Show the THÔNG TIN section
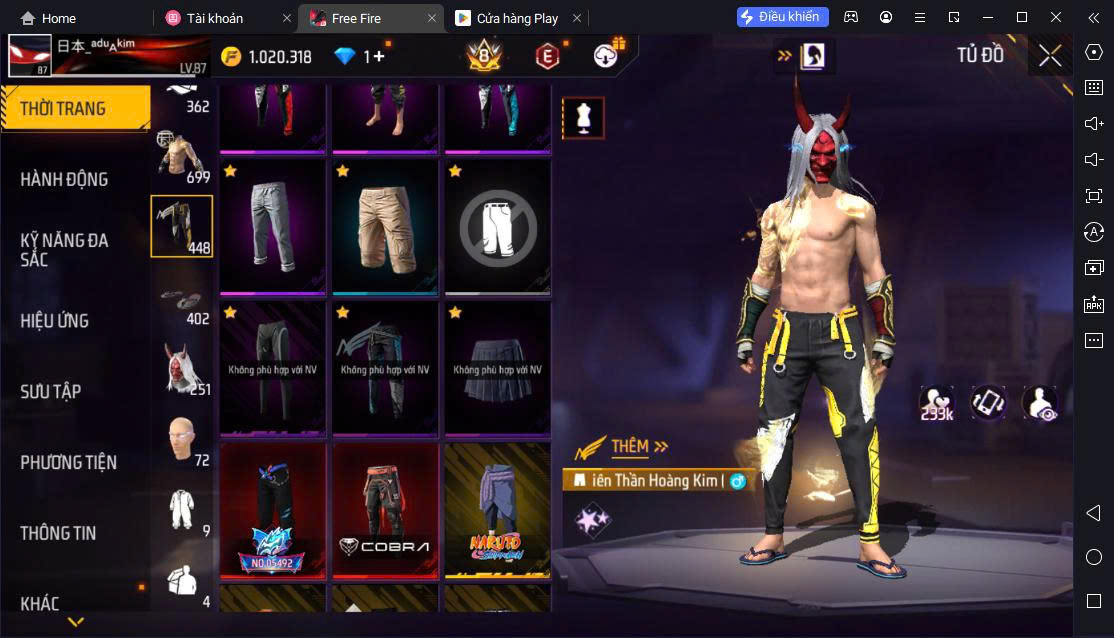Image resolution: width=1114 pixels, height=638 pixels. coord(58,533)
